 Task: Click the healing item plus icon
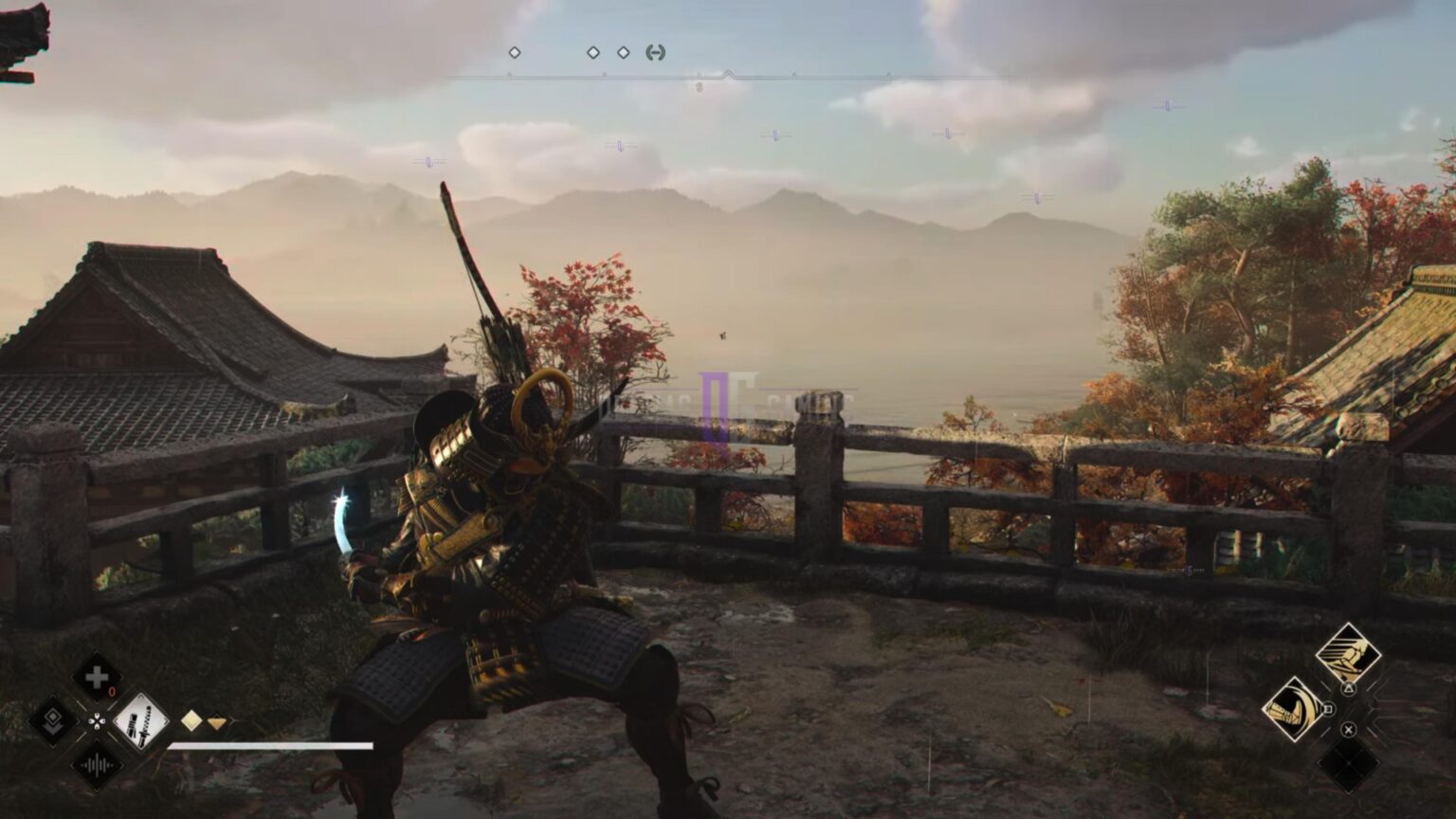(x=97, y=676)
